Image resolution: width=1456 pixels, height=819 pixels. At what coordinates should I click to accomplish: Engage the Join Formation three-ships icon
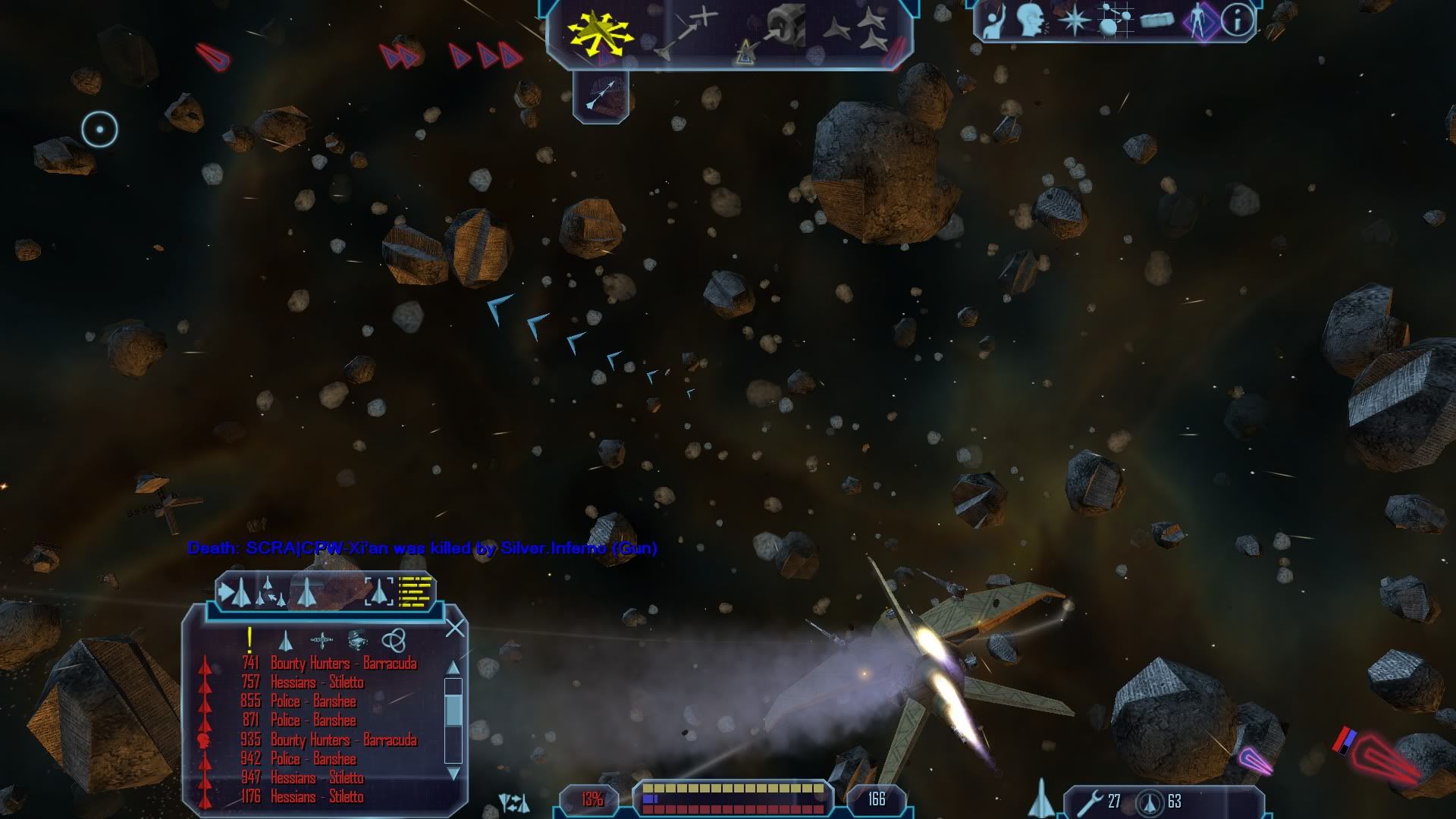[858, 33]
